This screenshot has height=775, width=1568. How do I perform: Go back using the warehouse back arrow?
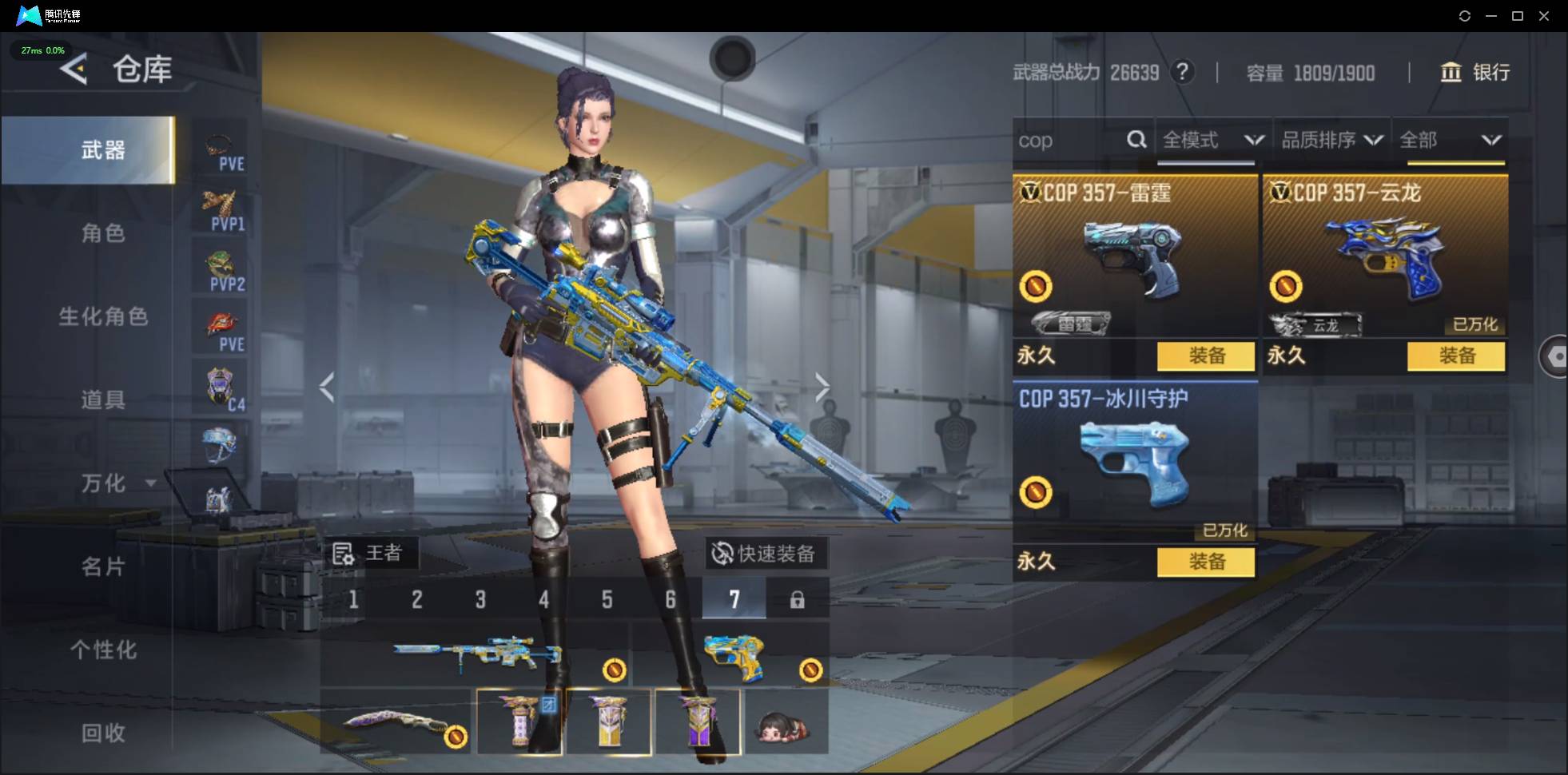[74, 70]
